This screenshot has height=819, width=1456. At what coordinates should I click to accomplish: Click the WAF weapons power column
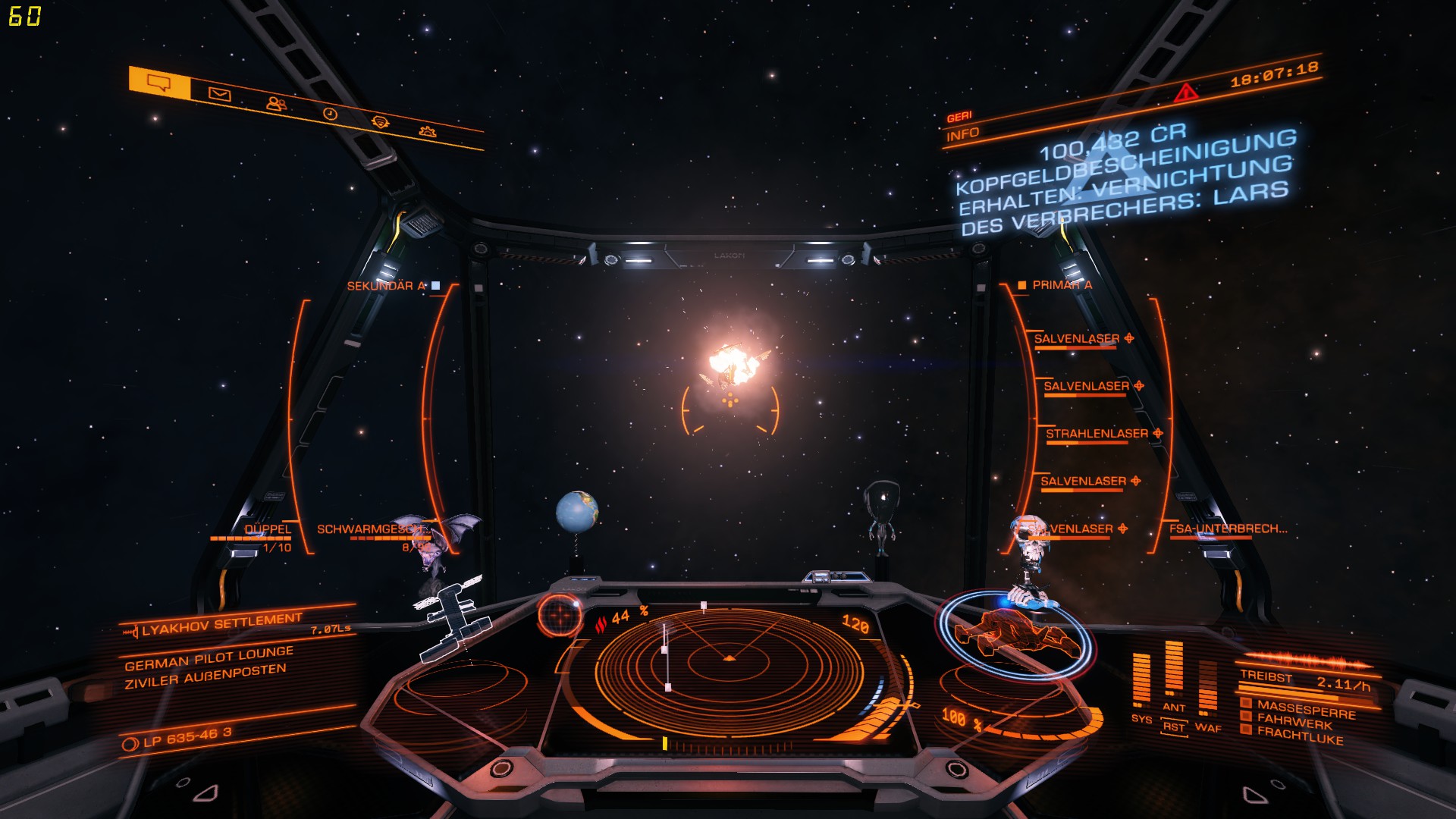(x=1207, y=689)
